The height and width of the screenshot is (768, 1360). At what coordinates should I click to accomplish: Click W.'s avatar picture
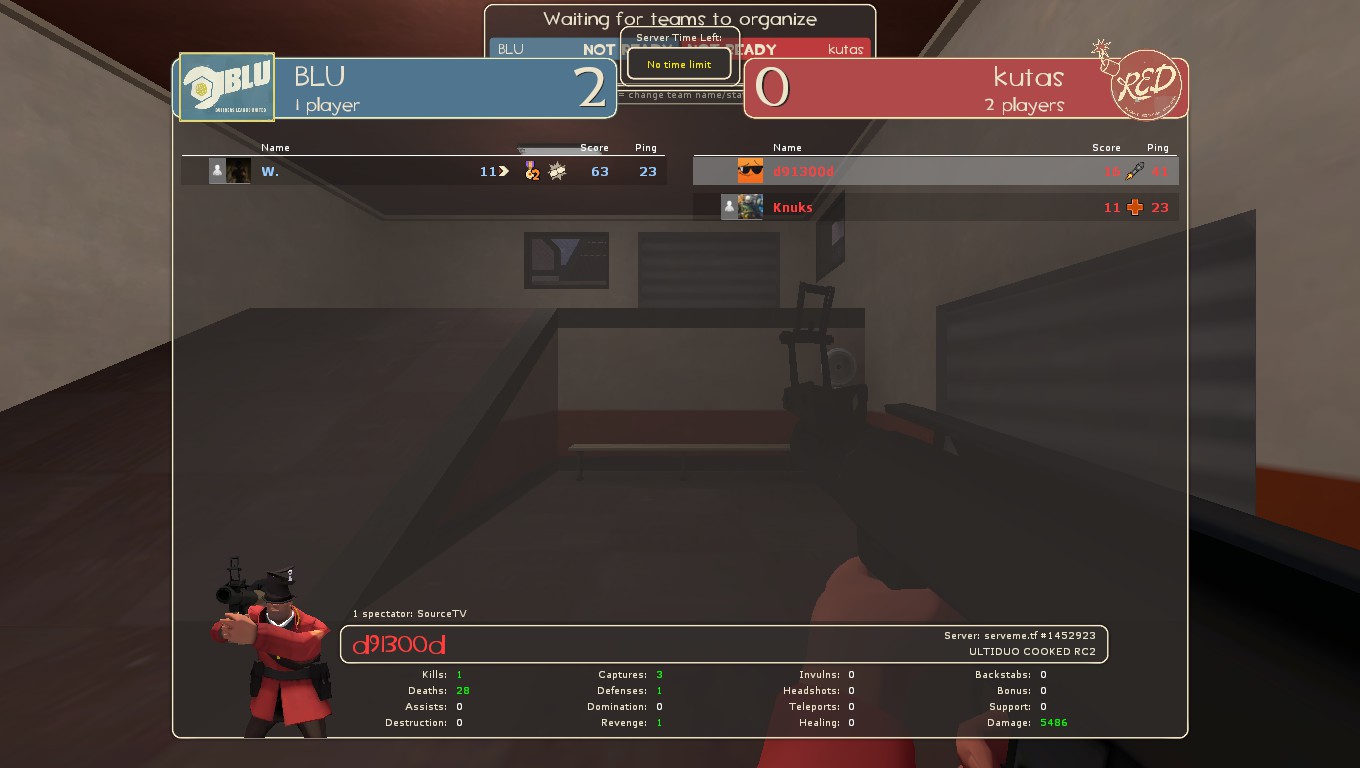pos(238,171)
